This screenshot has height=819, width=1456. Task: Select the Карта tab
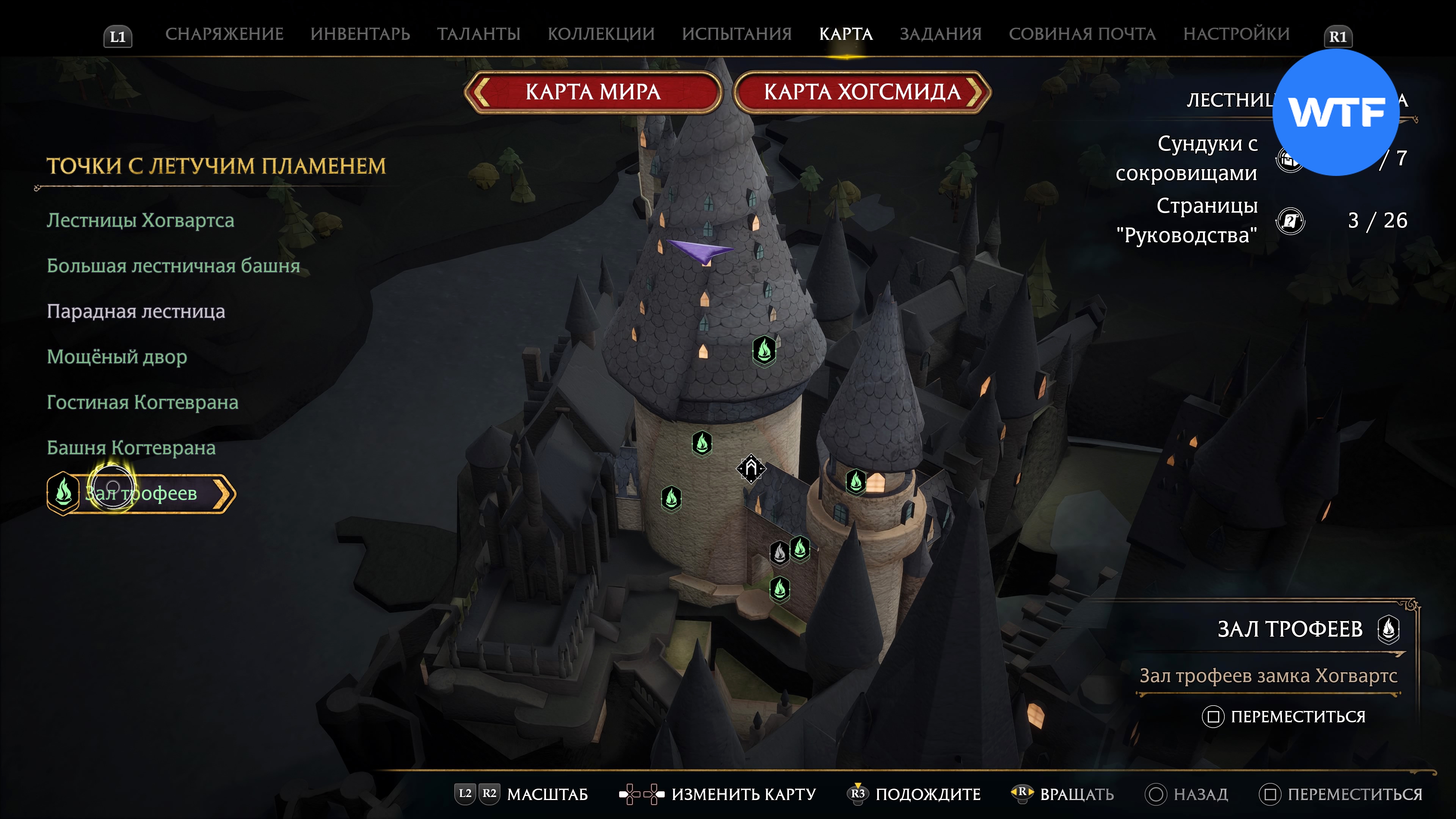click(846, 34)
